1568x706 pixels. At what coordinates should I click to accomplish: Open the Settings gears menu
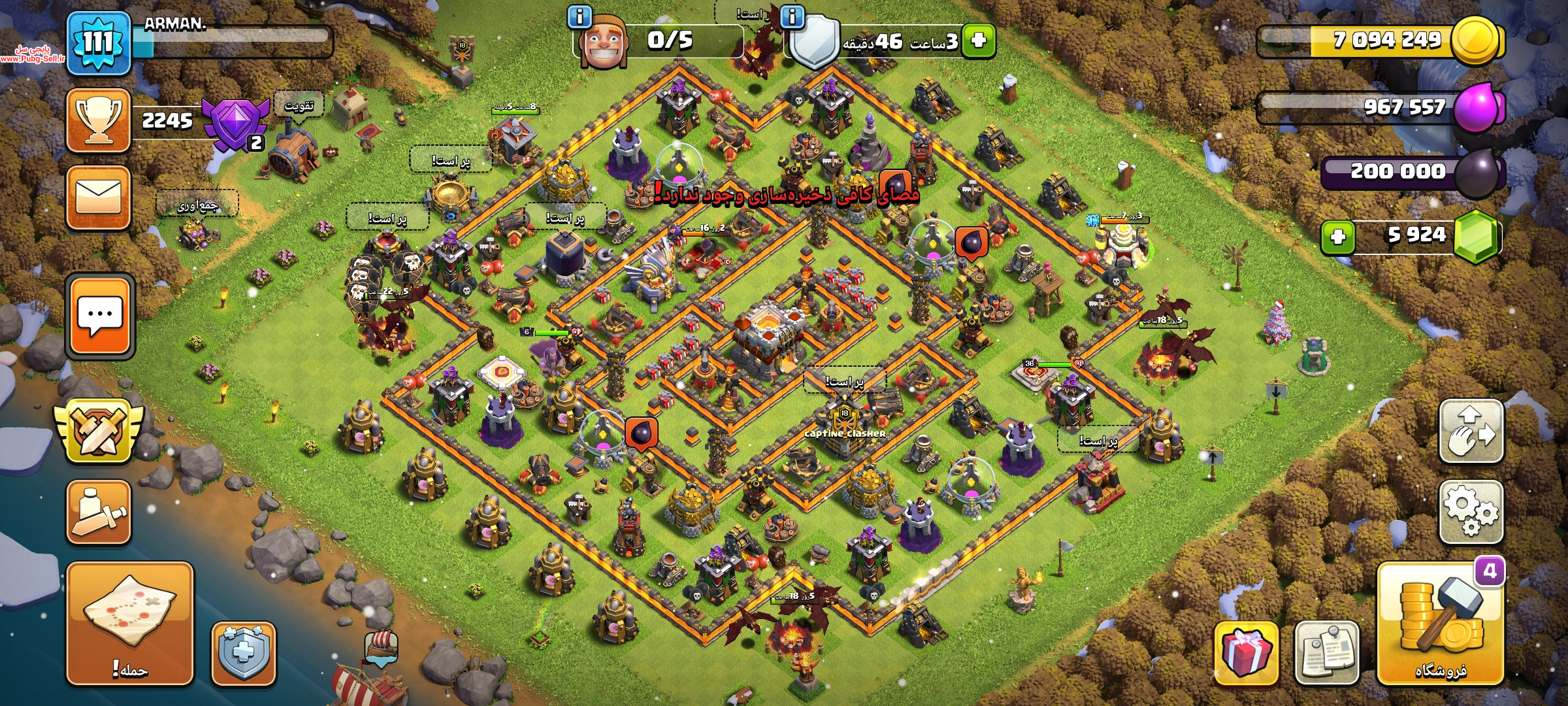(x=1471, y=512)
